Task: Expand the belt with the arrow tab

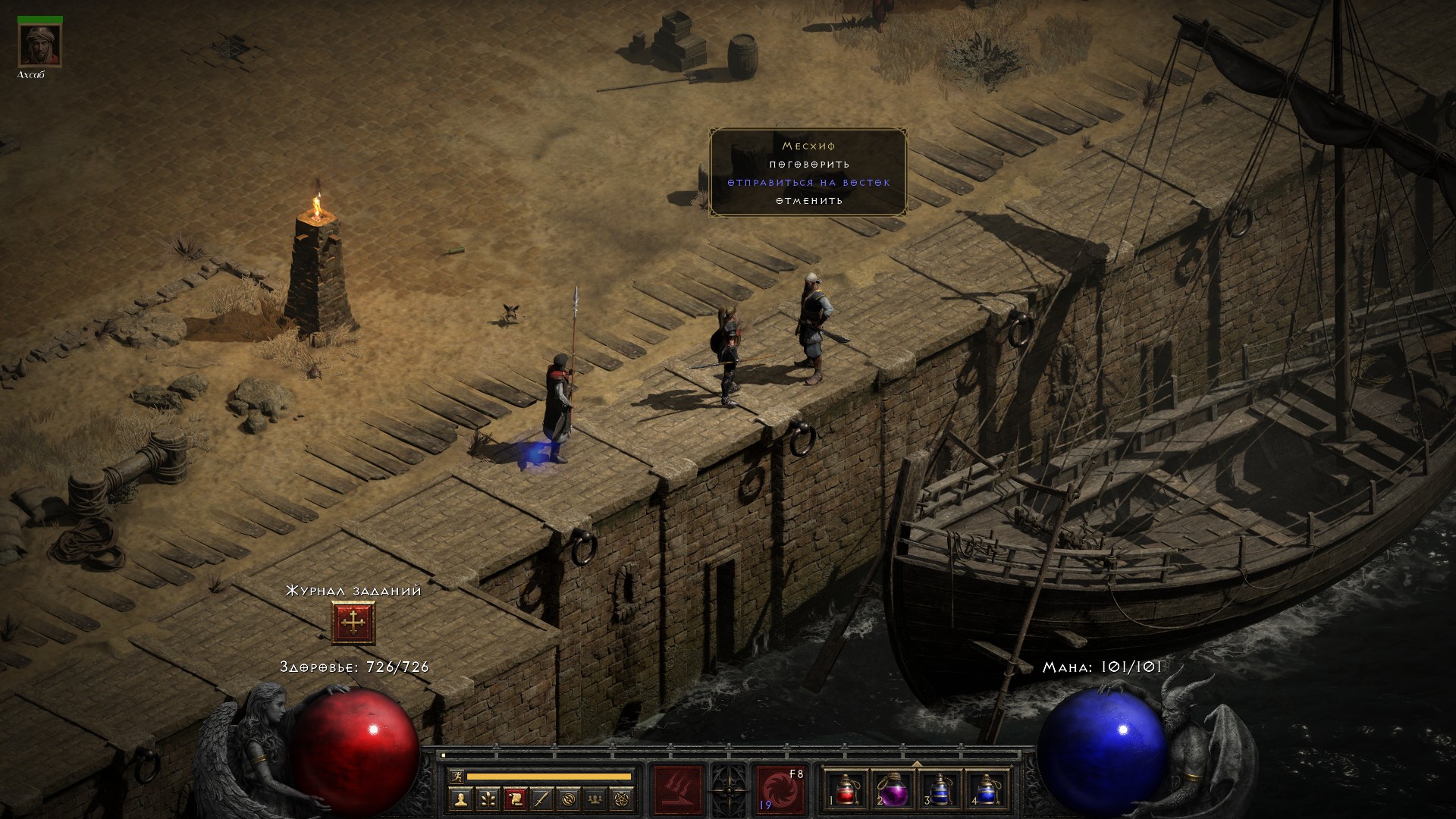Action: (916, 764)
